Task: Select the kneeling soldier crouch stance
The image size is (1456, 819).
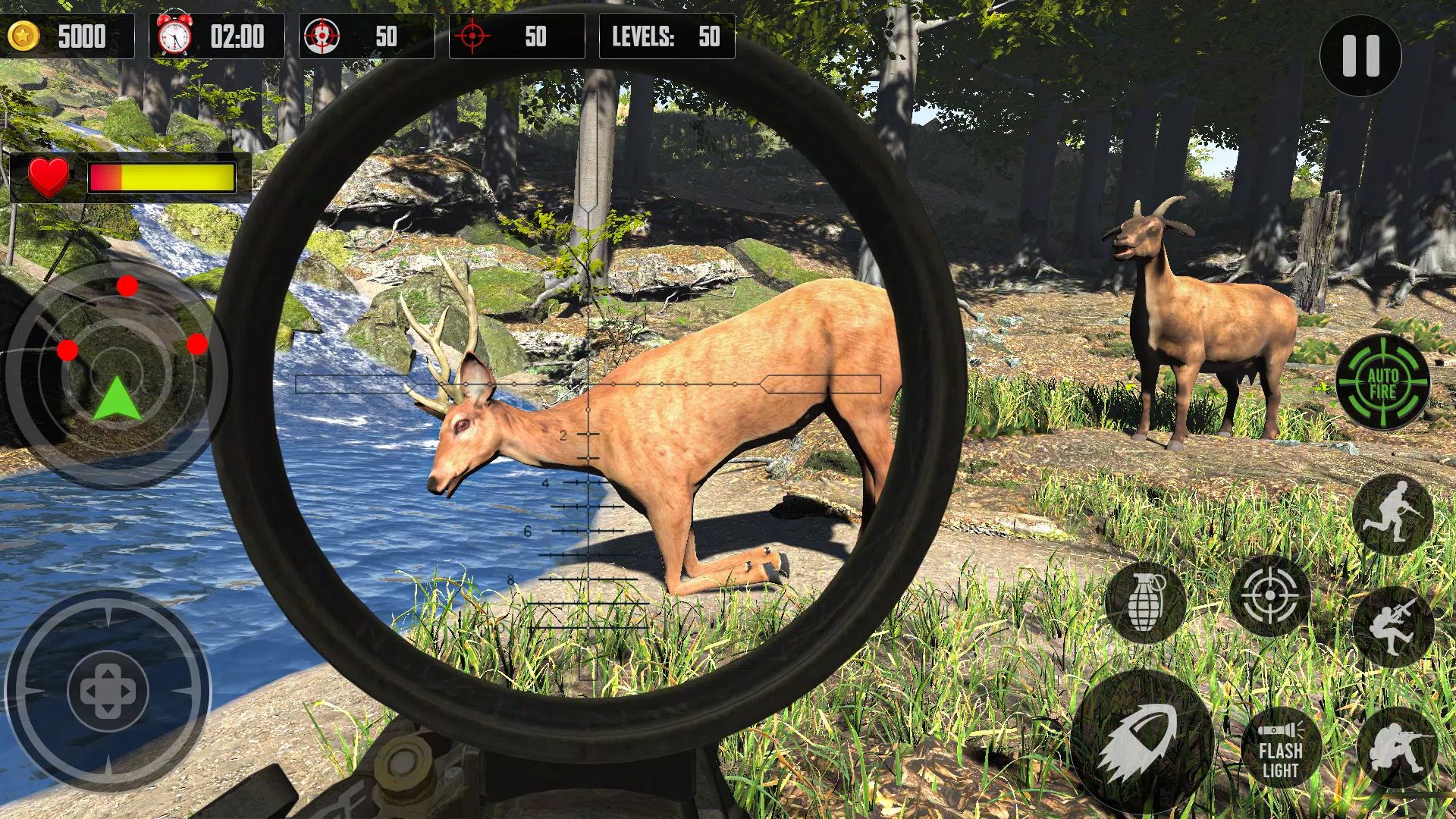Action: click(x=1392, y=626)
